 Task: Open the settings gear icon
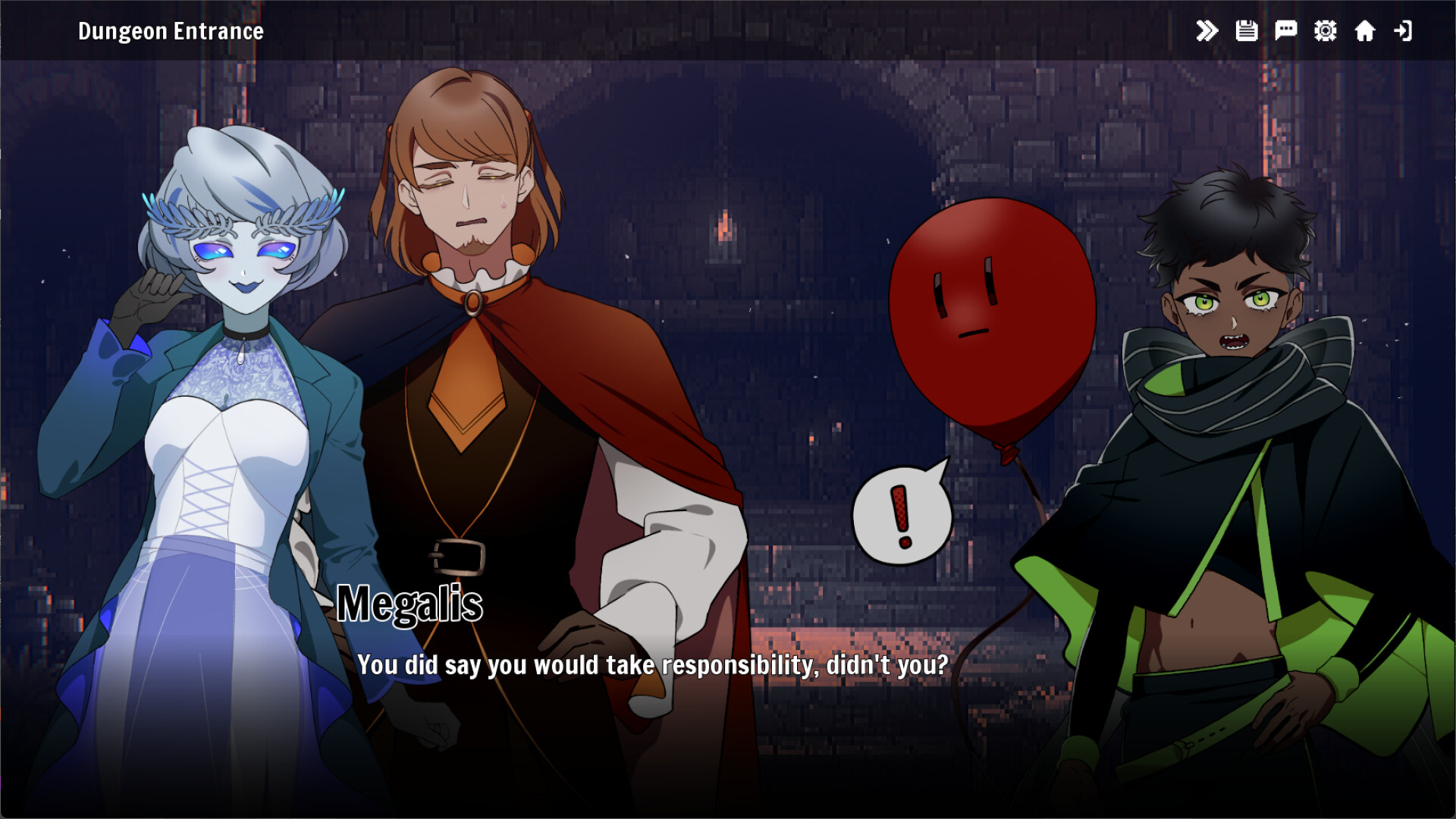tap(1325, 30)
